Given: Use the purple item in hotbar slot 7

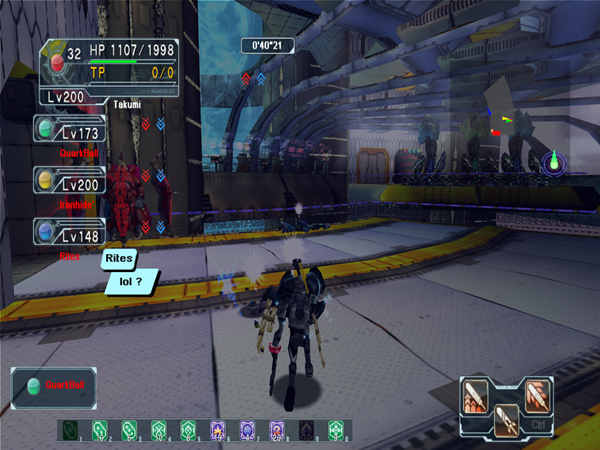Looking at the screenshot, I should click(247, 430).
